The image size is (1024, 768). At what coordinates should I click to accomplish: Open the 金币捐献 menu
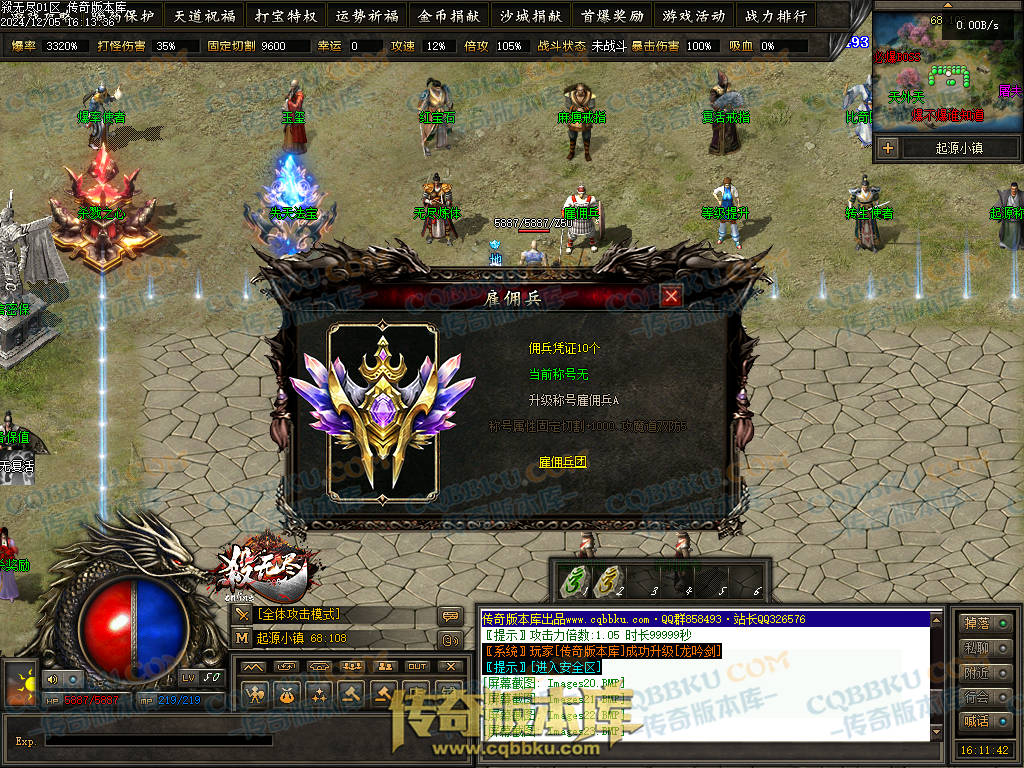click(x=449, y=16)
